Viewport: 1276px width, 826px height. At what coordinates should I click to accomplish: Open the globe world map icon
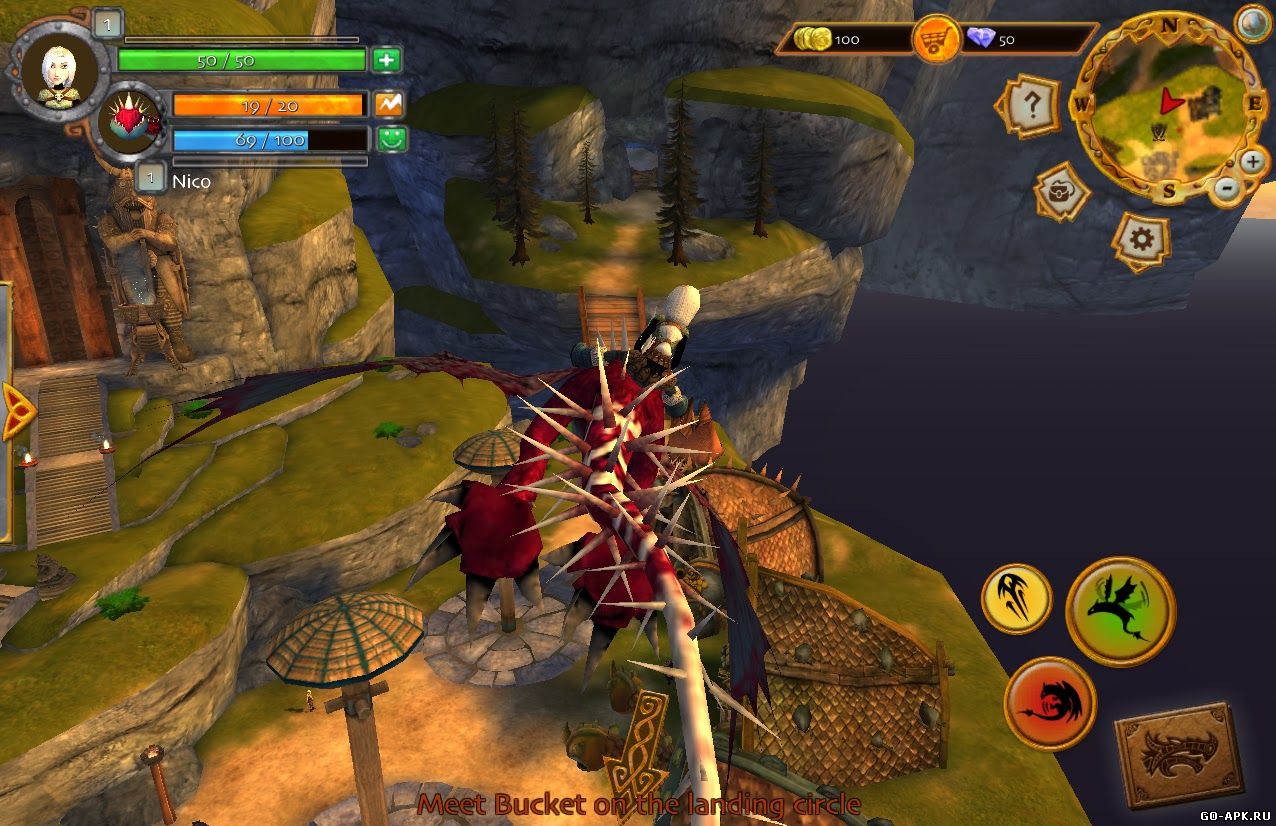(1252, 23)
